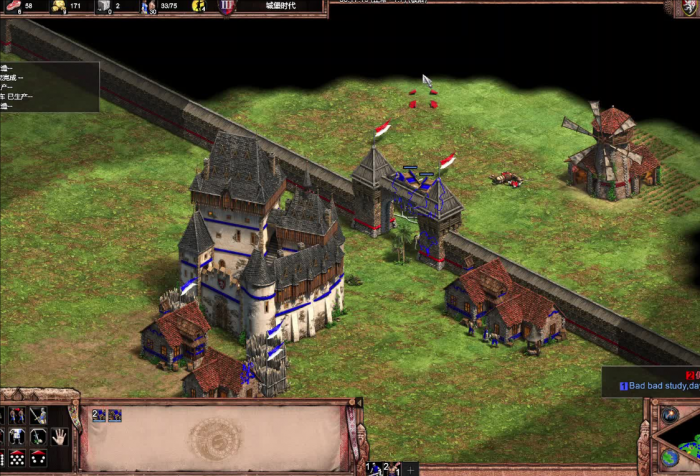Add a new control group with plus button

tap(411, 468)
